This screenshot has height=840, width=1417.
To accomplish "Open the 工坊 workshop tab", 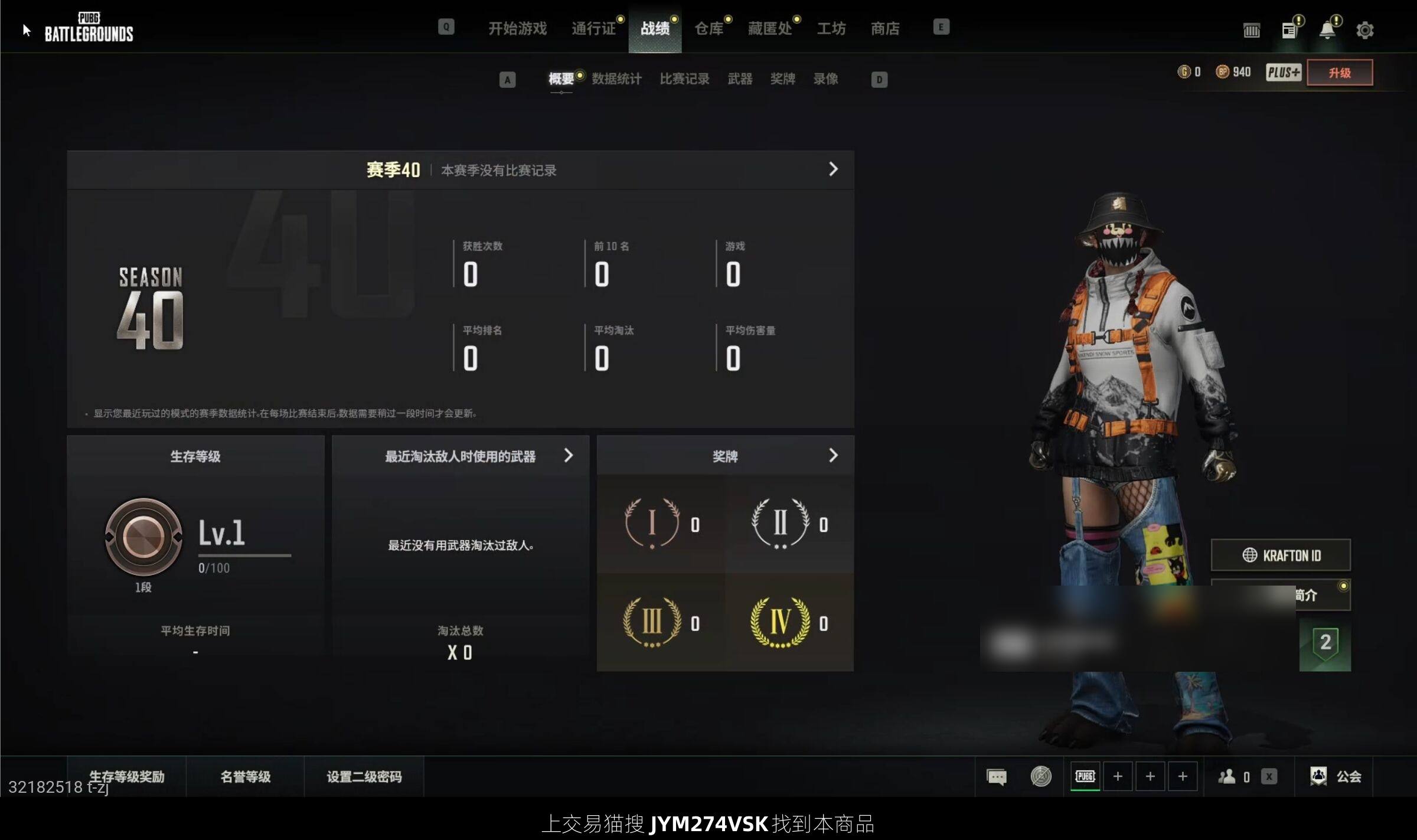I will [x=831, y=28].
